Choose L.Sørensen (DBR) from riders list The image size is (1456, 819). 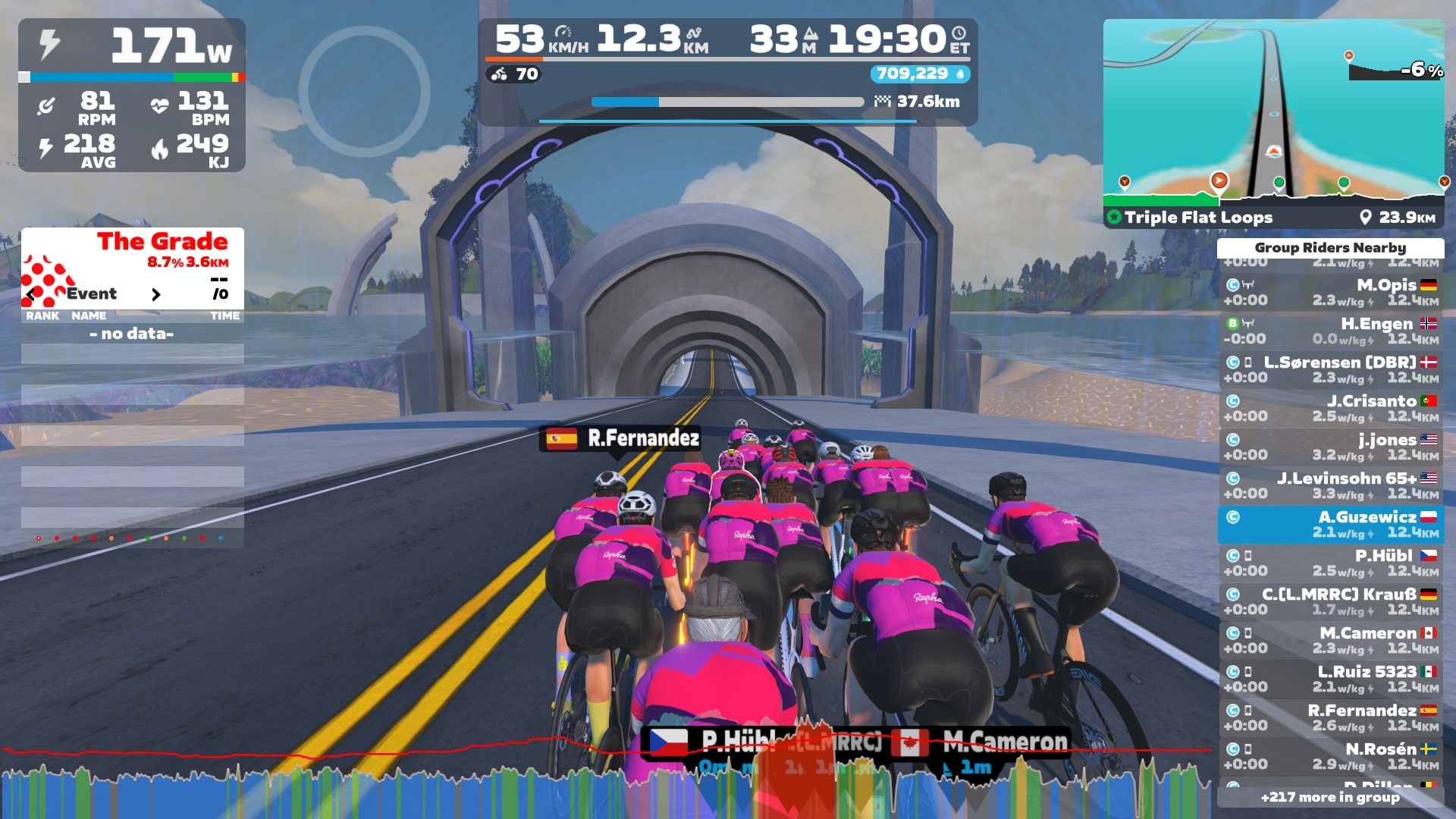click(1331, 370)
